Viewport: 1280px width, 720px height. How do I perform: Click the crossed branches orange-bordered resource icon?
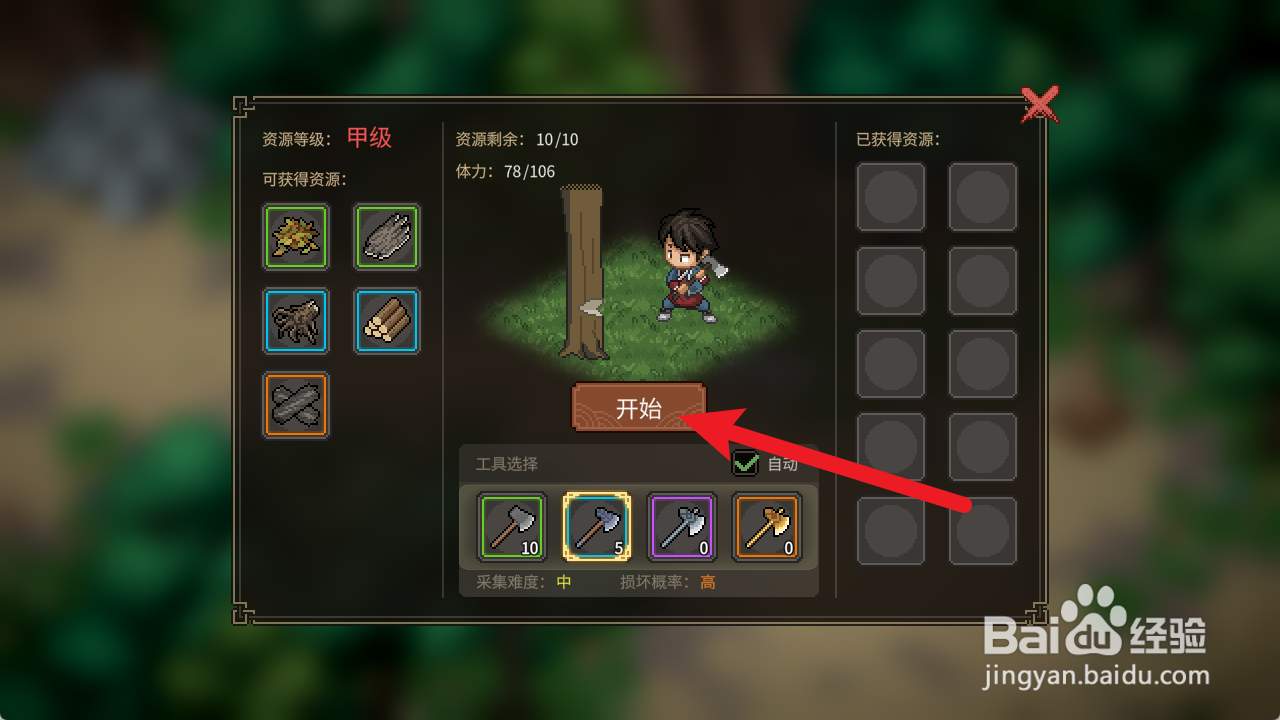pyautogui.click(x=295, y=405)
